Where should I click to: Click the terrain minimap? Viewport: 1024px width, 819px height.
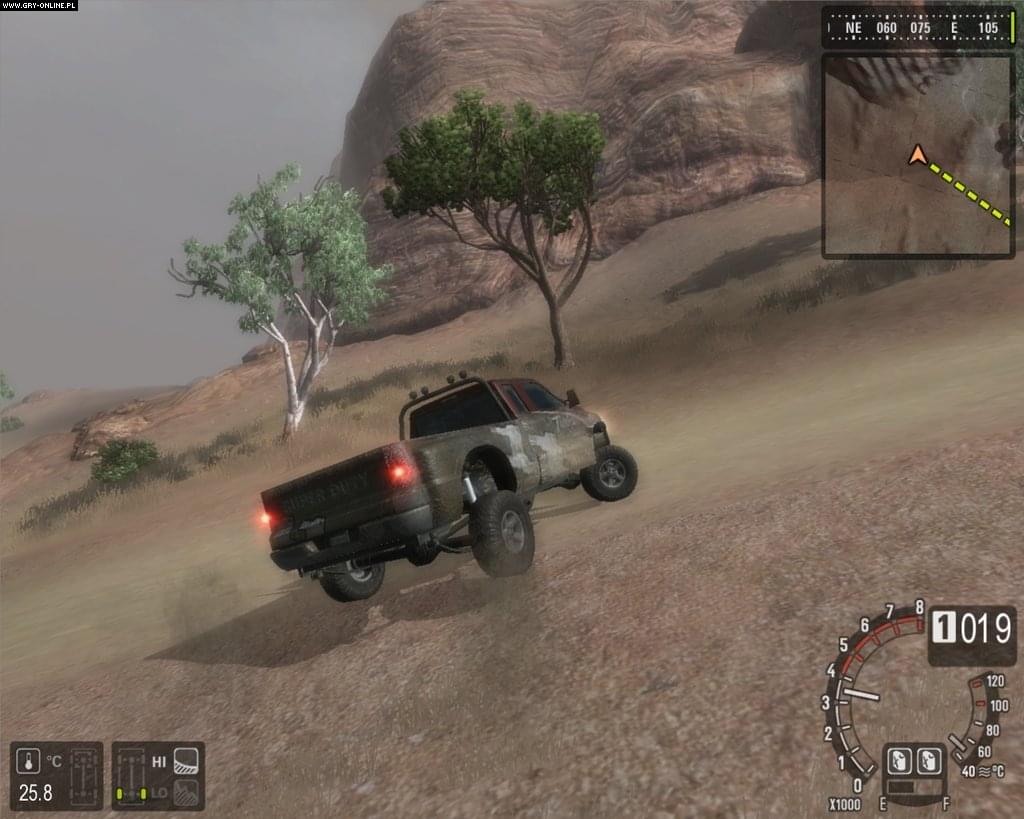tap(918, 156)
